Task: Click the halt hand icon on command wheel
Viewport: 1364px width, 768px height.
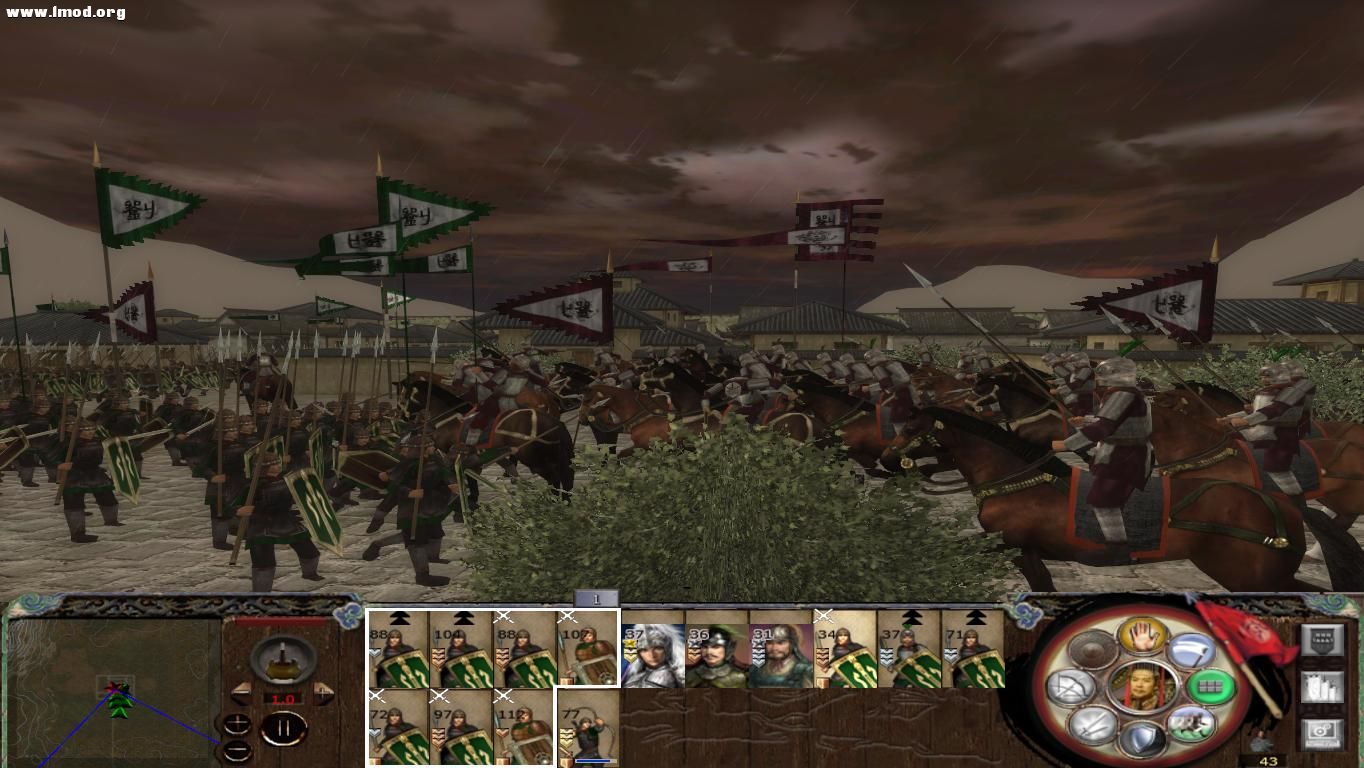Action: point(1142,639)
